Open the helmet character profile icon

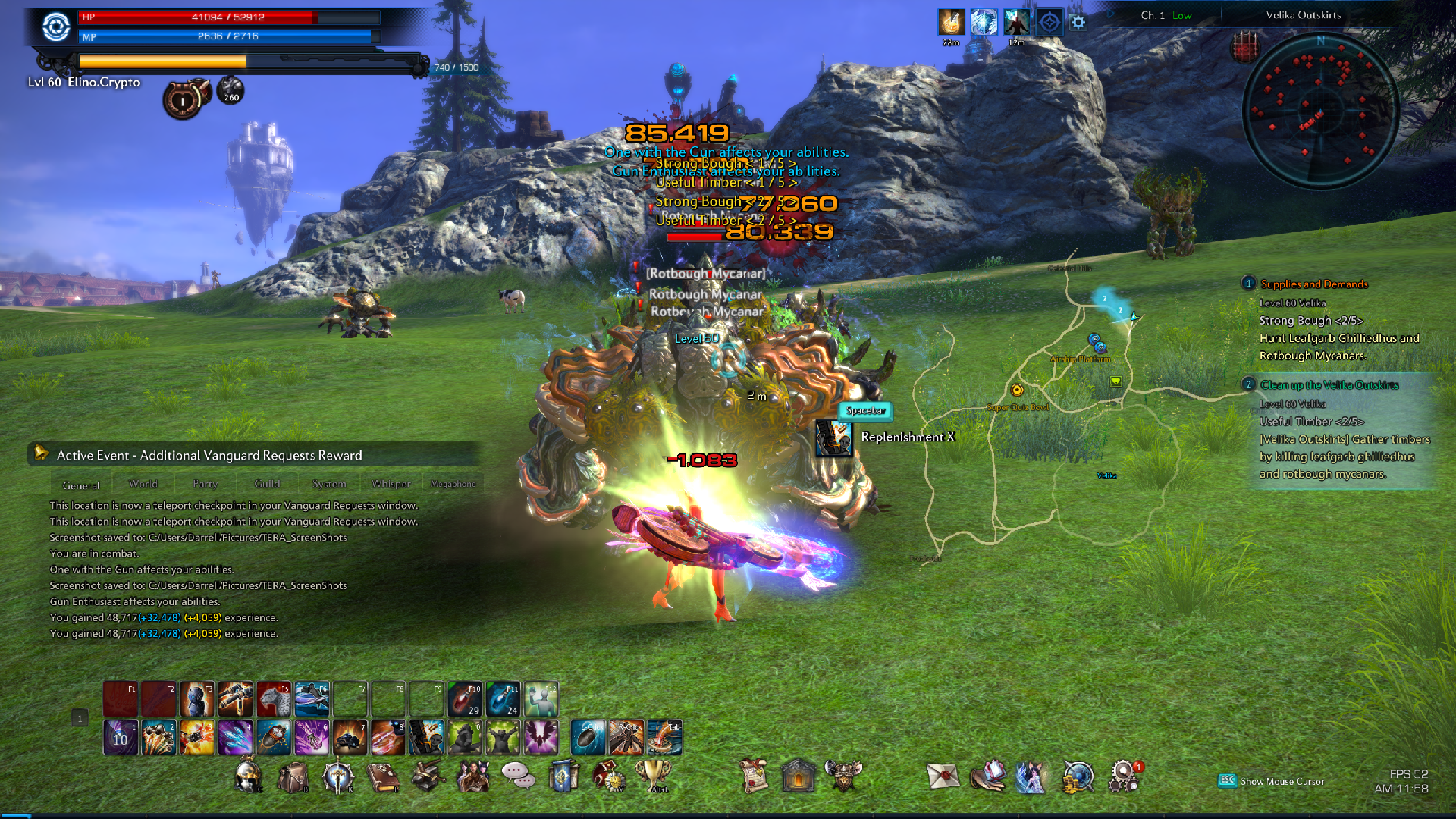click(x=249, y=777)
